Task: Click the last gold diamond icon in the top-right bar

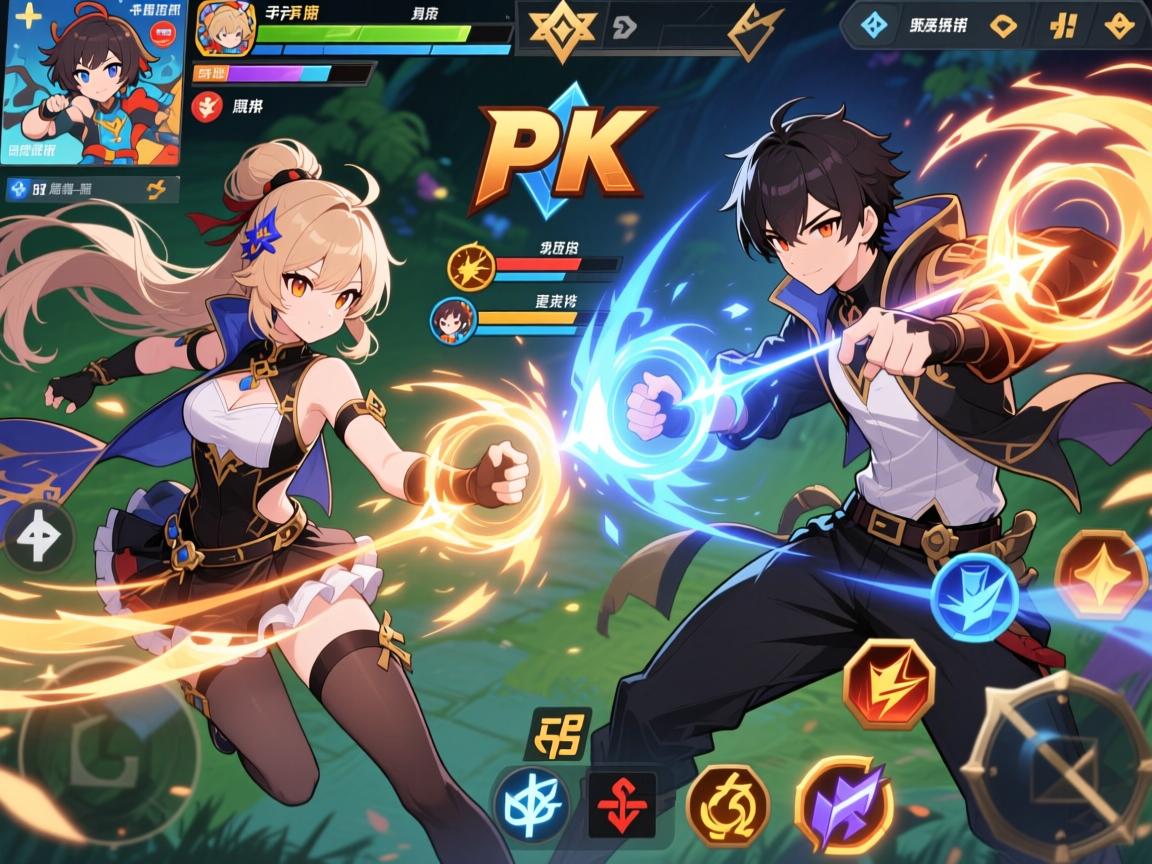Action: pyautogui.click(x=1119, y=24)
